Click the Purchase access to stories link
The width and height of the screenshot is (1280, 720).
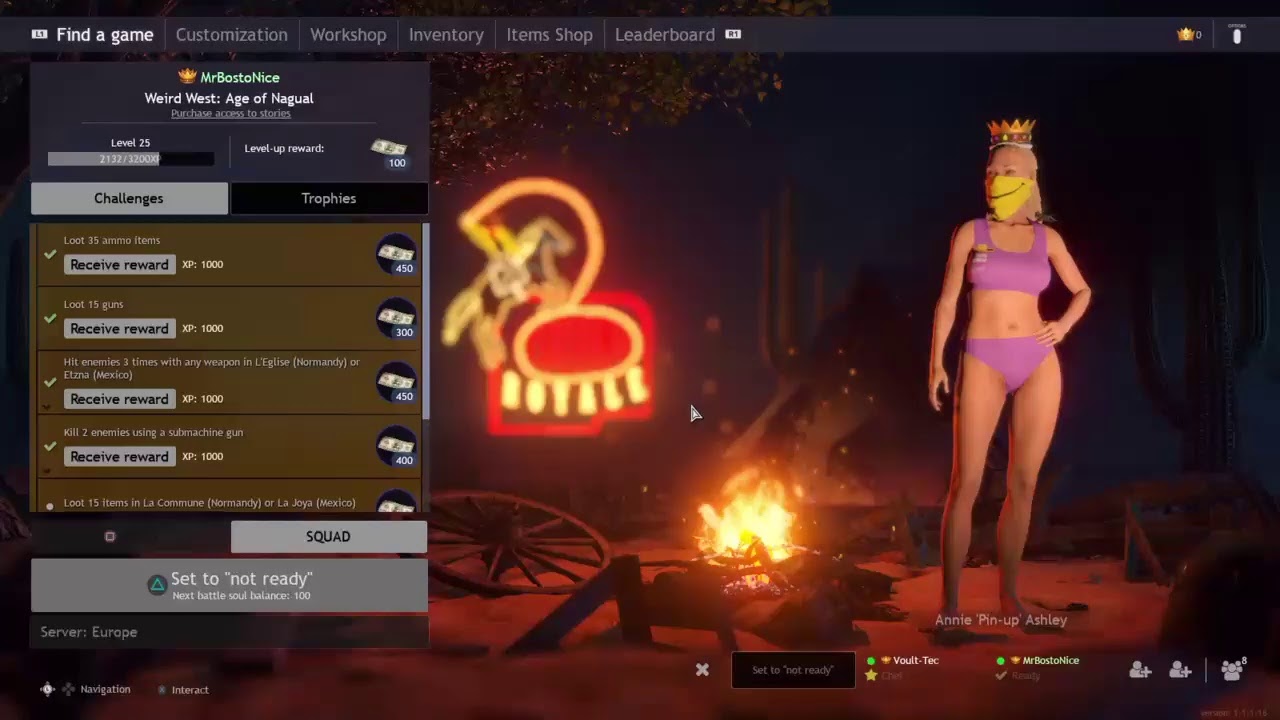point(230,114)
